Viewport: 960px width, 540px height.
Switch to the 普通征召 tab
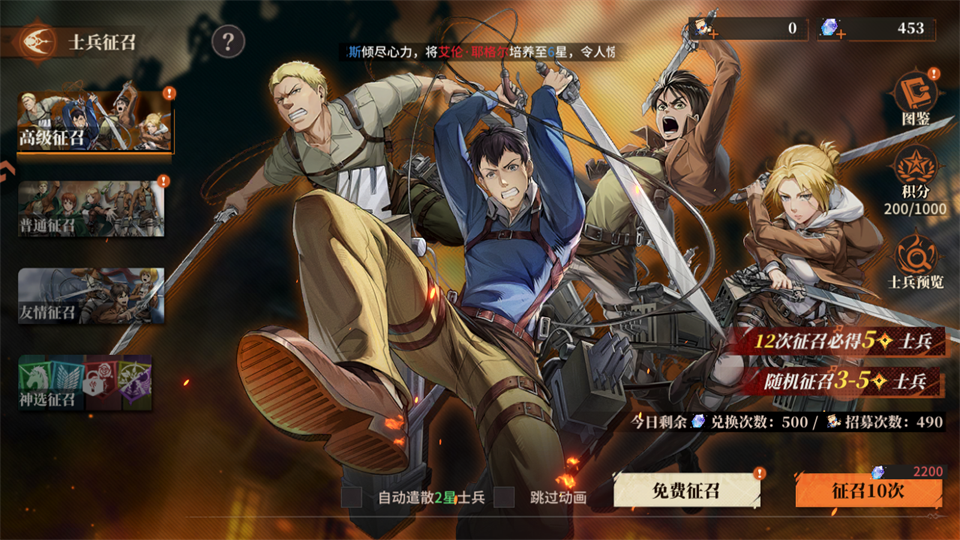tap(90, 208)
